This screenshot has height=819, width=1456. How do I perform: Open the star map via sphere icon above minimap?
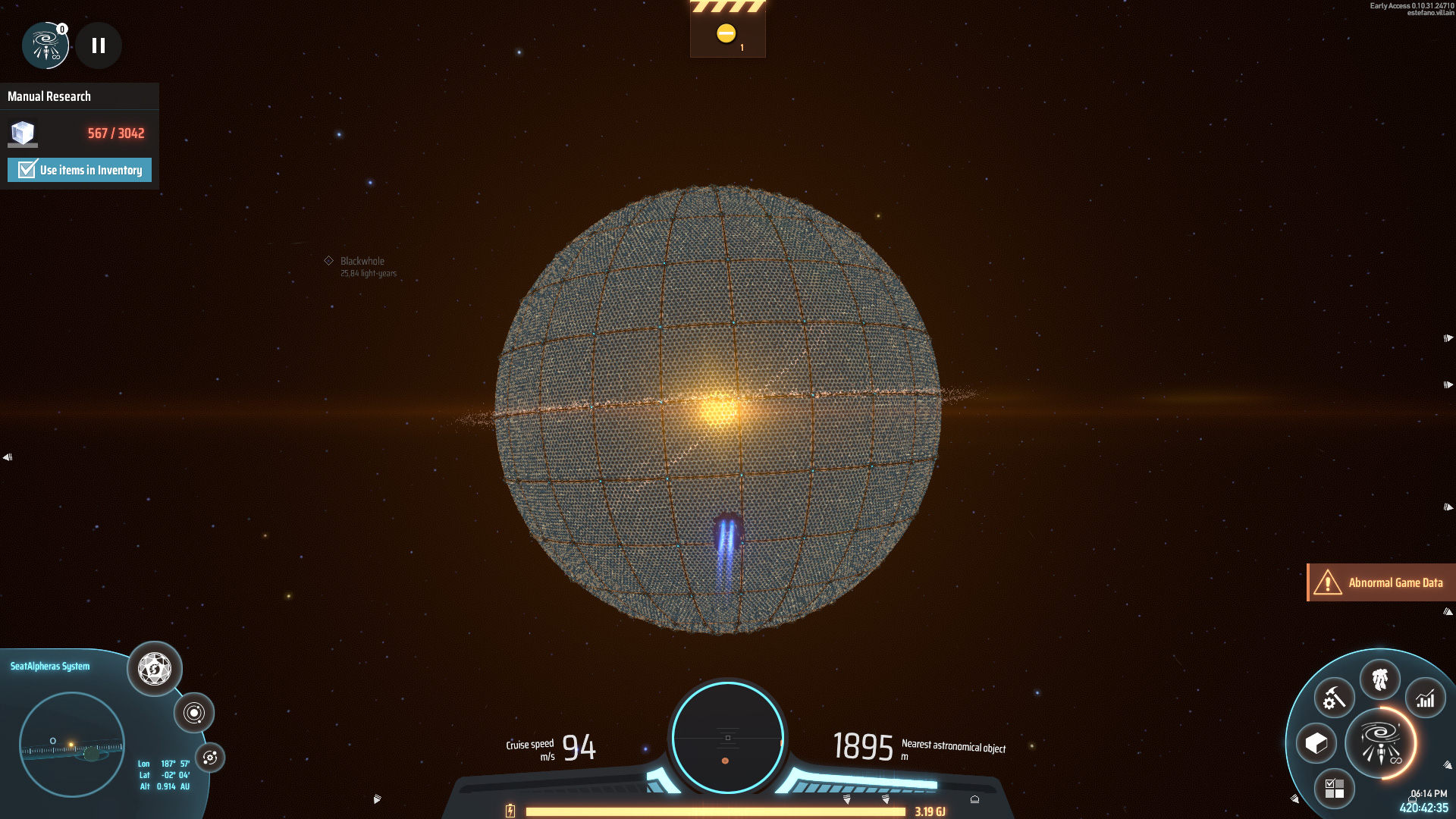[x=153, y=670]
